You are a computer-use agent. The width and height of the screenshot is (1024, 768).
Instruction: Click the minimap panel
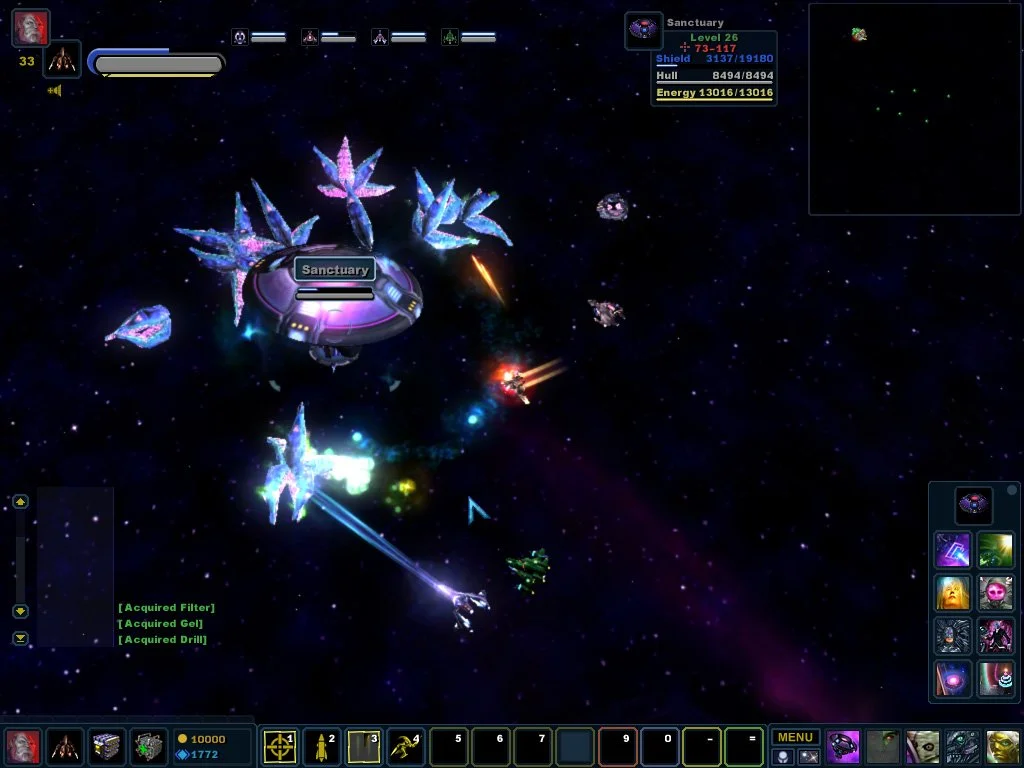[x=914, y=109]
